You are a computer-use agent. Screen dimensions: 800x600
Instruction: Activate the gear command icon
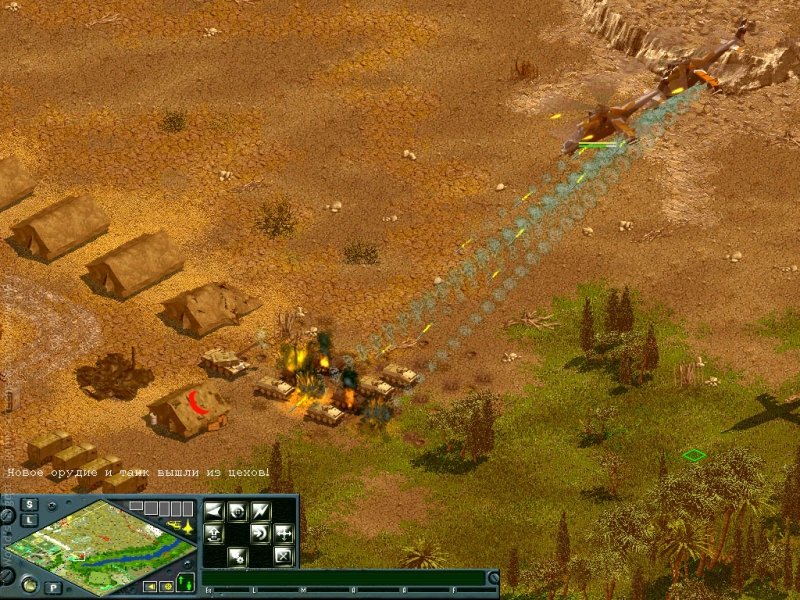237,556
